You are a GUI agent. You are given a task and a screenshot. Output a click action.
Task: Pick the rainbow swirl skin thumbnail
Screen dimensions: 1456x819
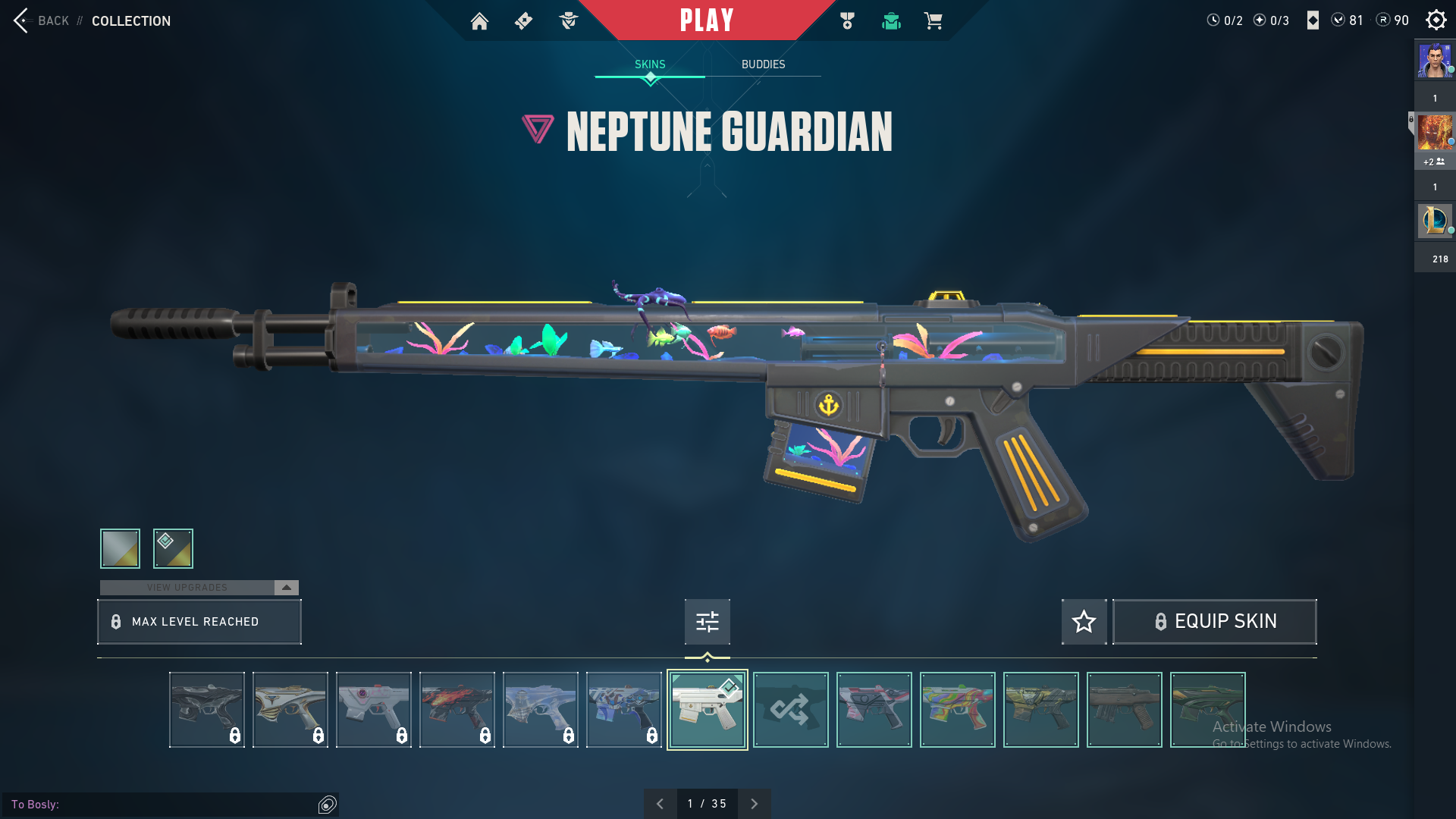[957, 710]
